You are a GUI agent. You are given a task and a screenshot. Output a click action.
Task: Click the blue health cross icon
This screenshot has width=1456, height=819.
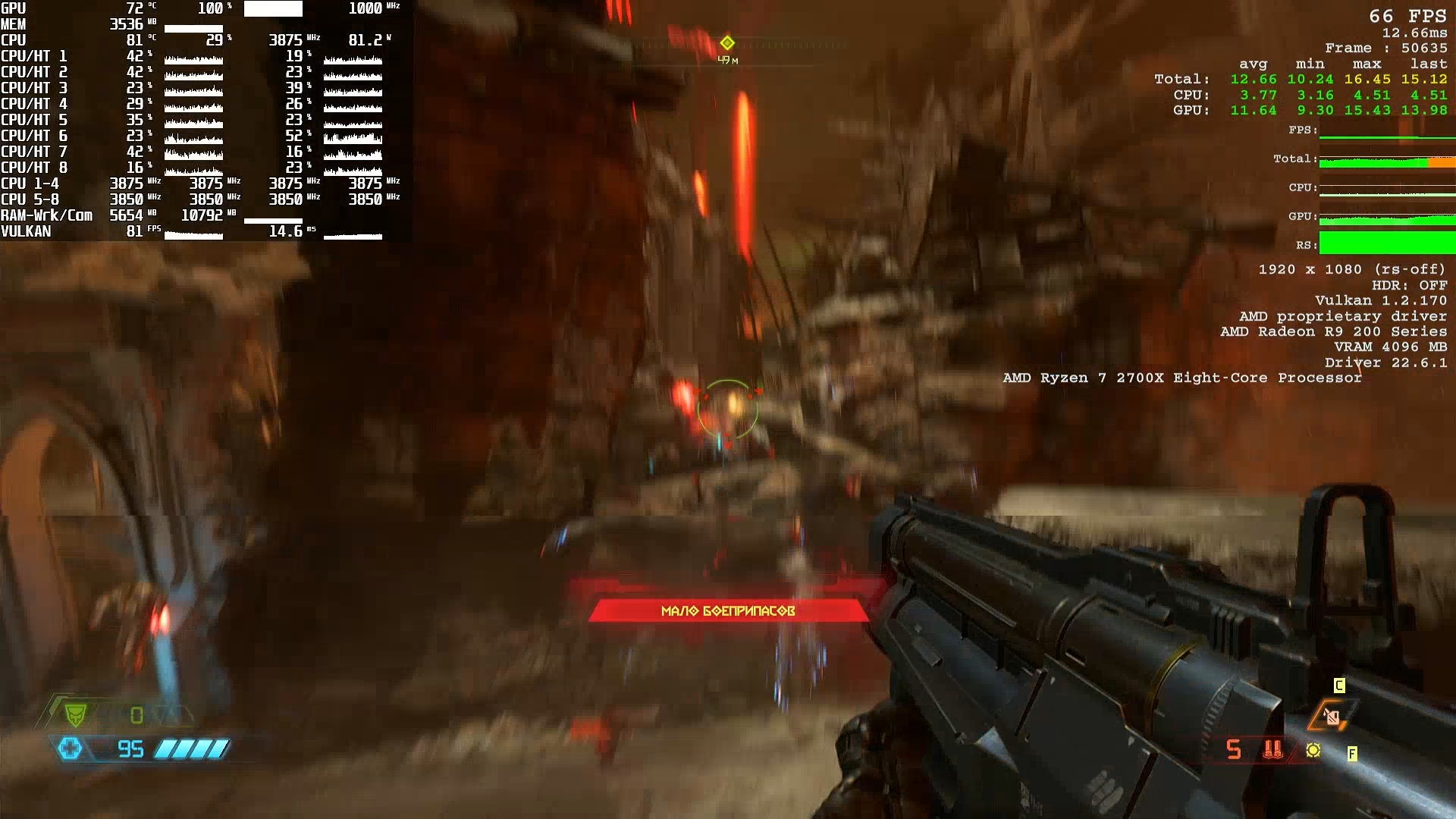click(71, 749)
